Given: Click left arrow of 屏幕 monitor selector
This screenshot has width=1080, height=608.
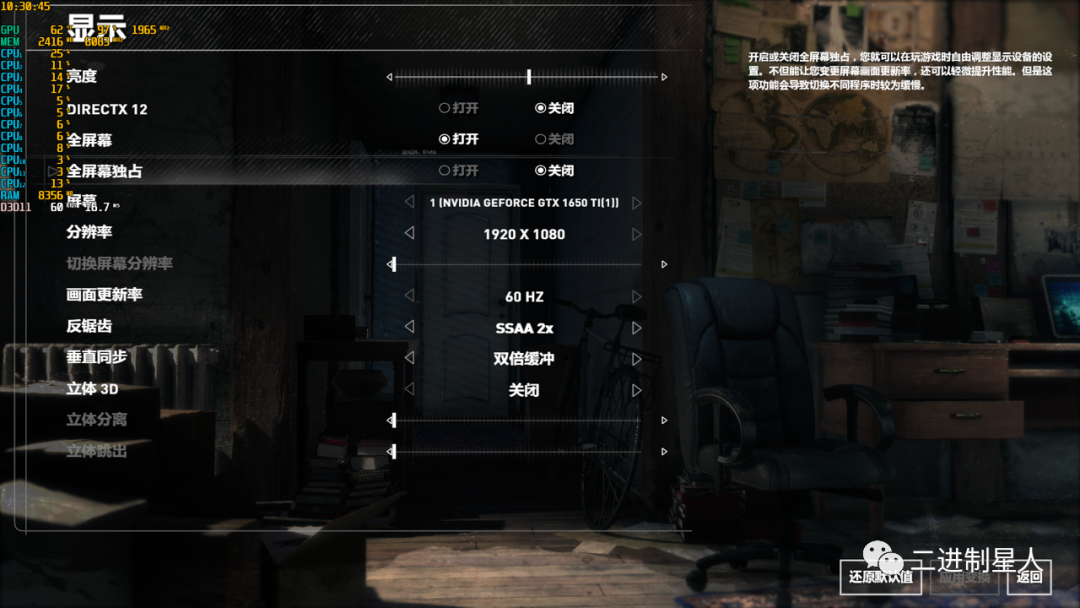Looking at the screenshot, I should tap(409, 203).
